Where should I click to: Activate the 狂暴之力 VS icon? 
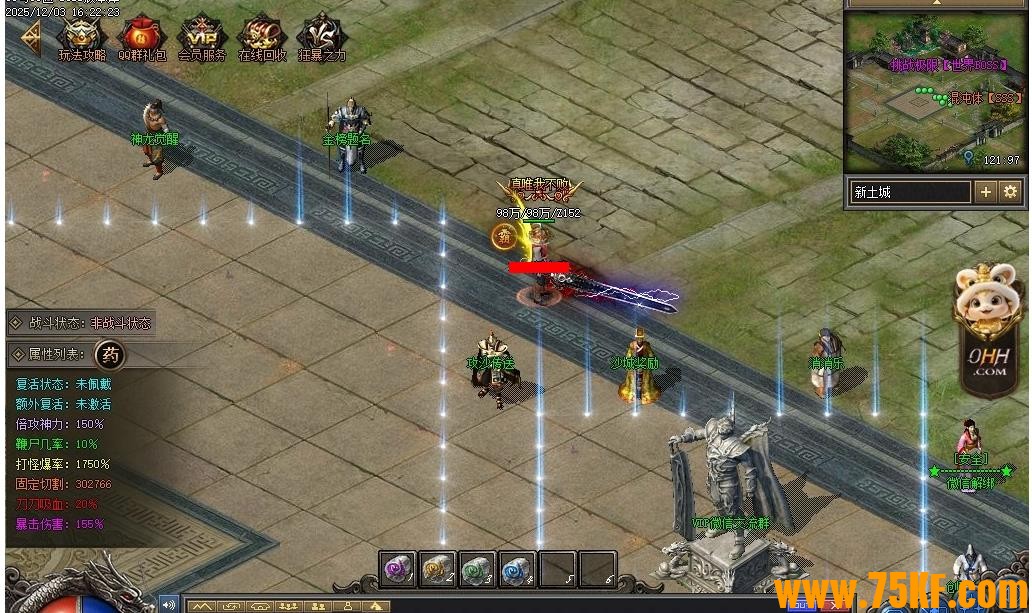pyautogui.click(x=321, y=36)
